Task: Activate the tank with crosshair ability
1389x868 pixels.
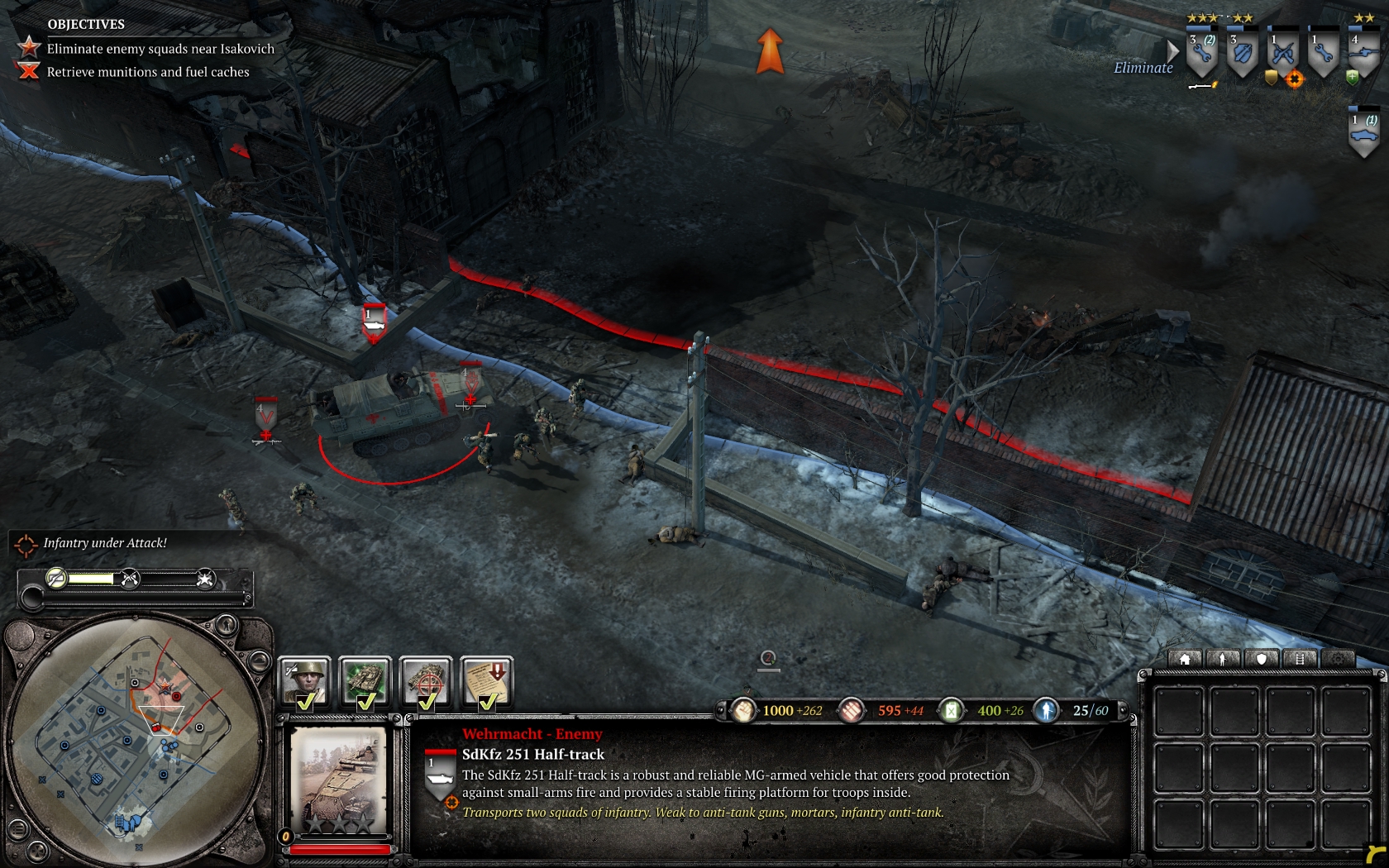Action: [x=426, y=681]
